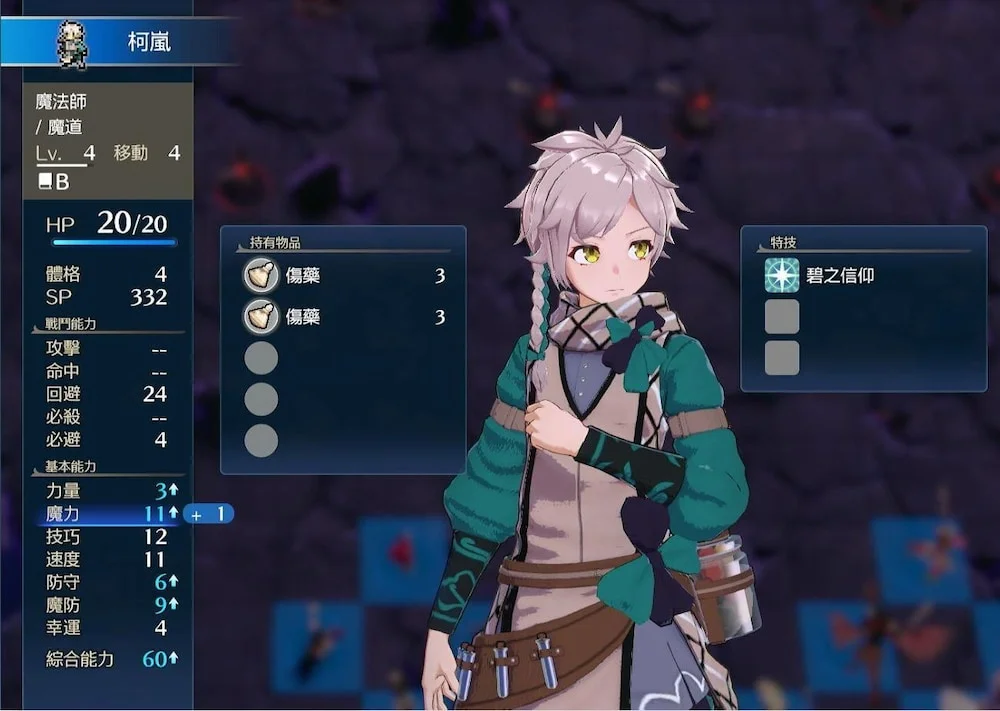Select the 碧之信仰 skill icon
This screenshot has height=711, width=1000.
tap(782, 275)
